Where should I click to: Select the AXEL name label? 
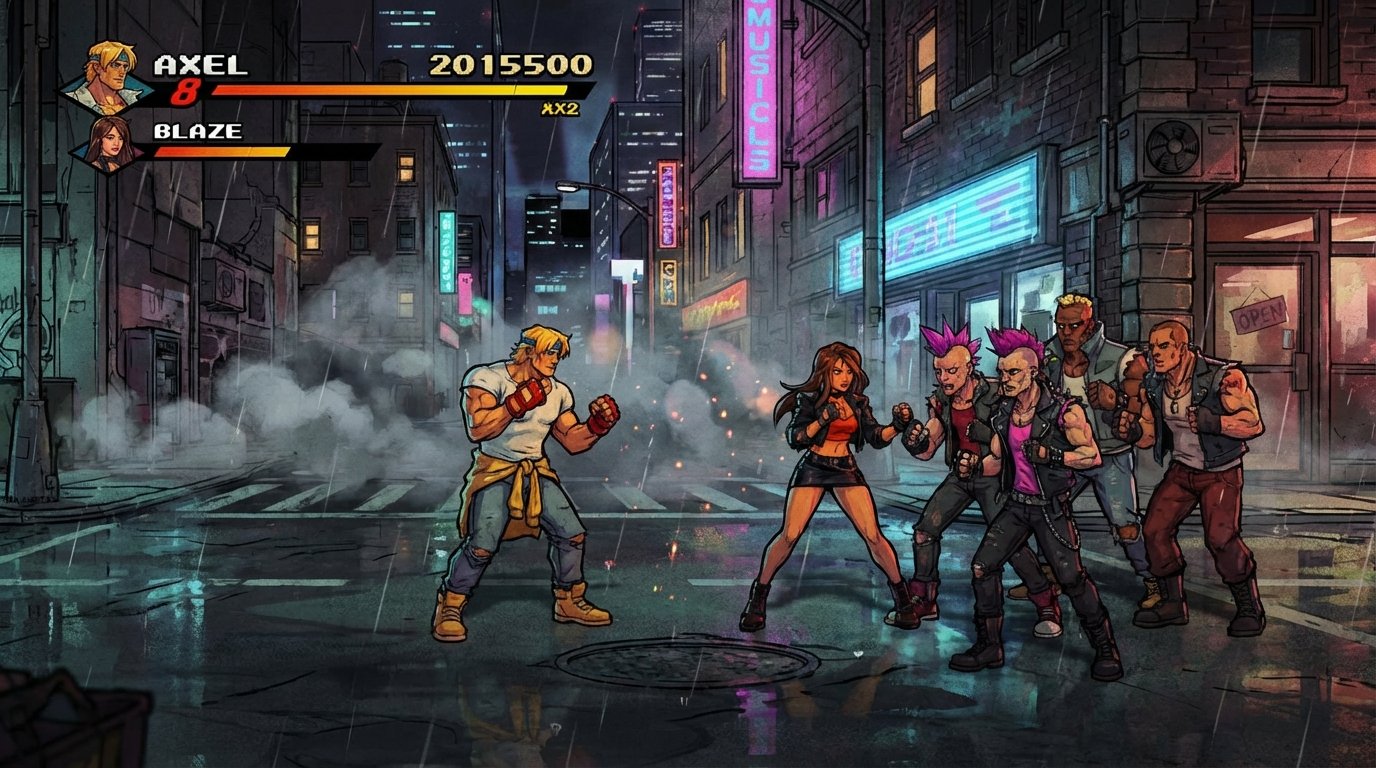click(x=193, y=62)
